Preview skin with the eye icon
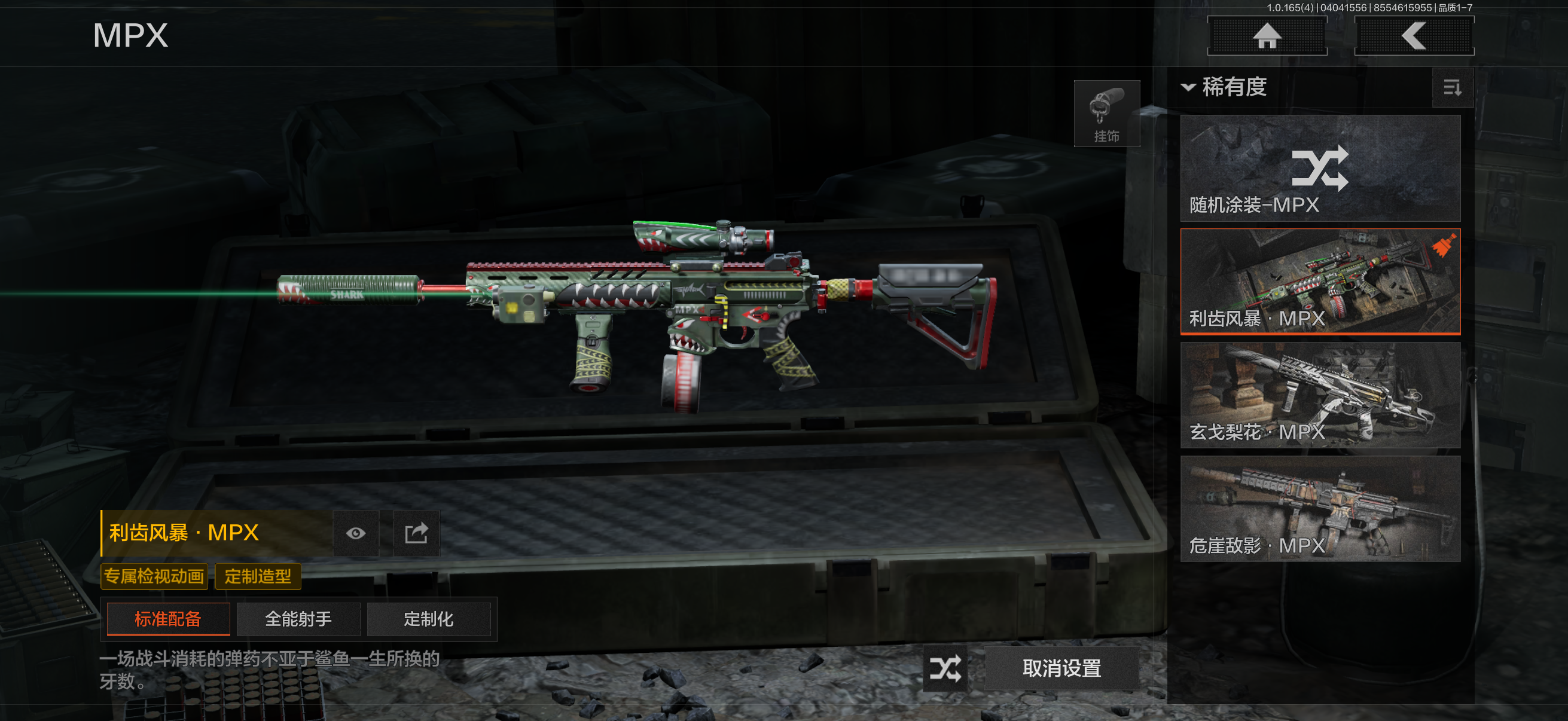The image size is (1568, 721). pos(356,534)
